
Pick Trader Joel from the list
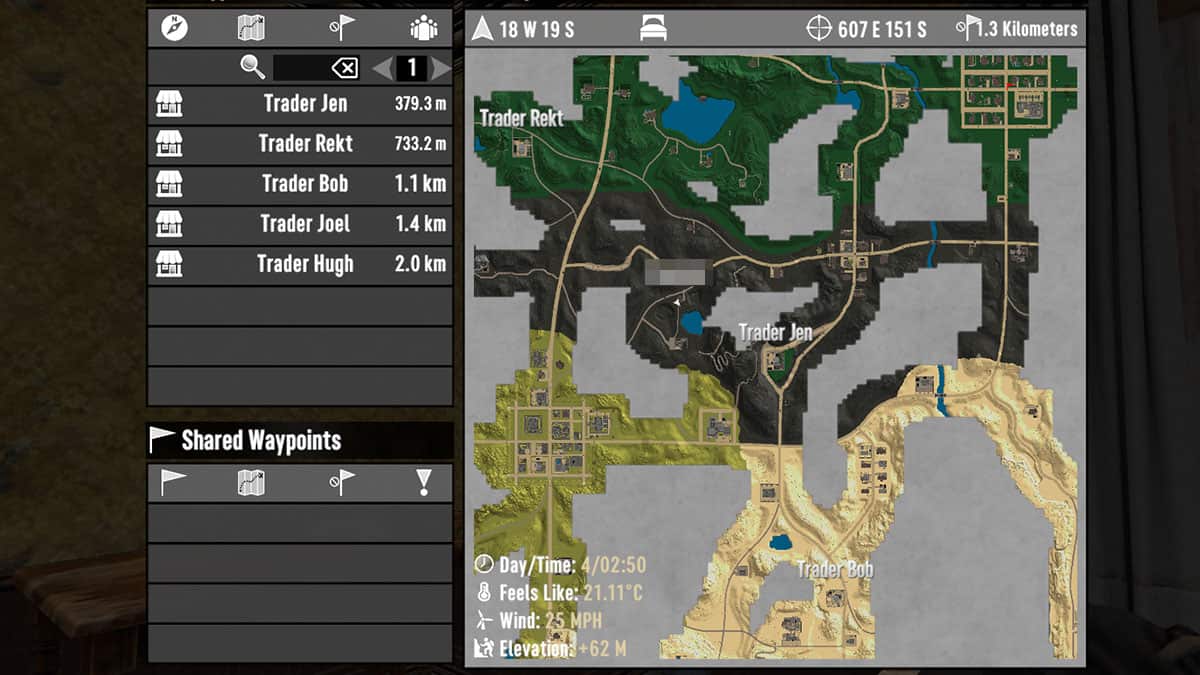(300, 224)
